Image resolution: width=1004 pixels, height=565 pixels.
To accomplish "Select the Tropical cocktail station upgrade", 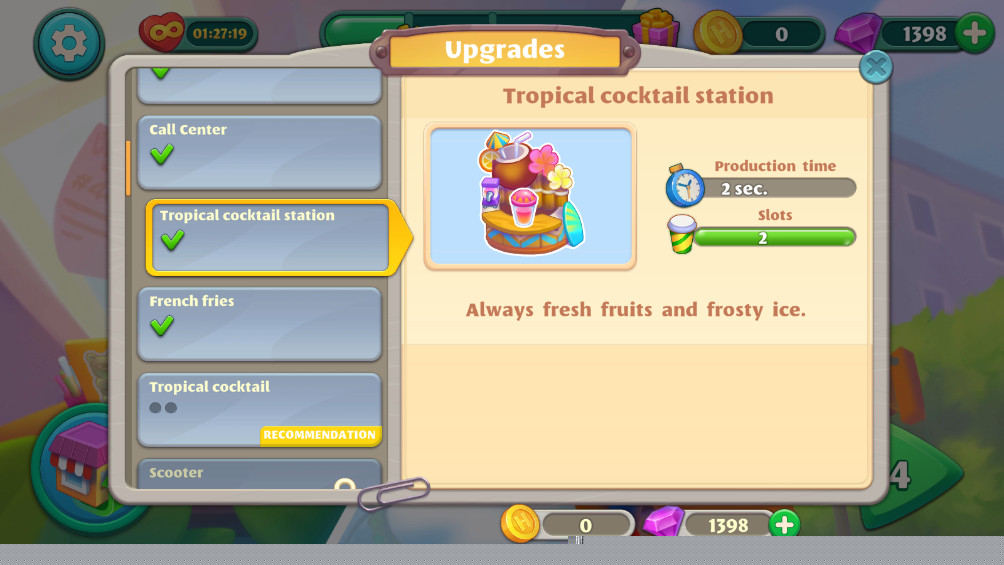I will coord(268,237).
